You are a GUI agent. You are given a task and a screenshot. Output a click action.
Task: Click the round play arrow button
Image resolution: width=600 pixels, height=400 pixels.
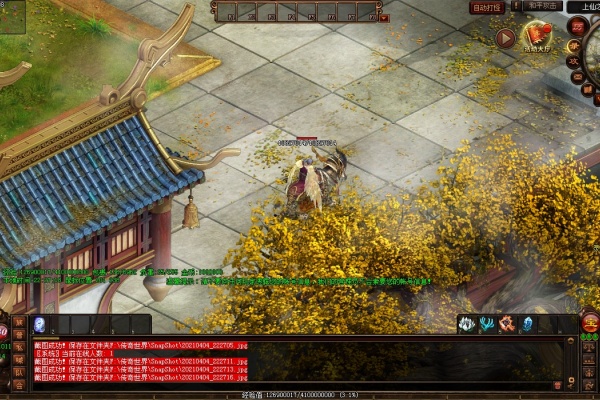point(506,38)
